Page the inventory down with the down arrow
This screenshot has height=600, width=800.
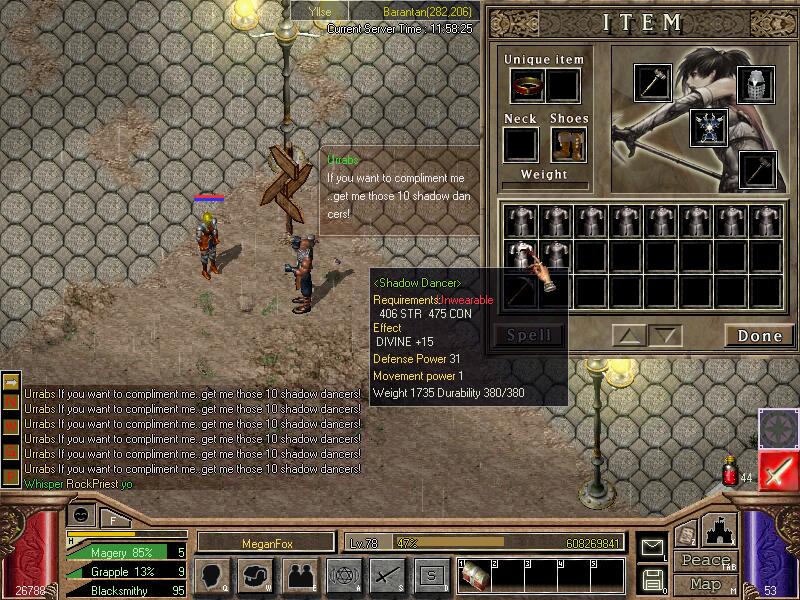[665, 336]
